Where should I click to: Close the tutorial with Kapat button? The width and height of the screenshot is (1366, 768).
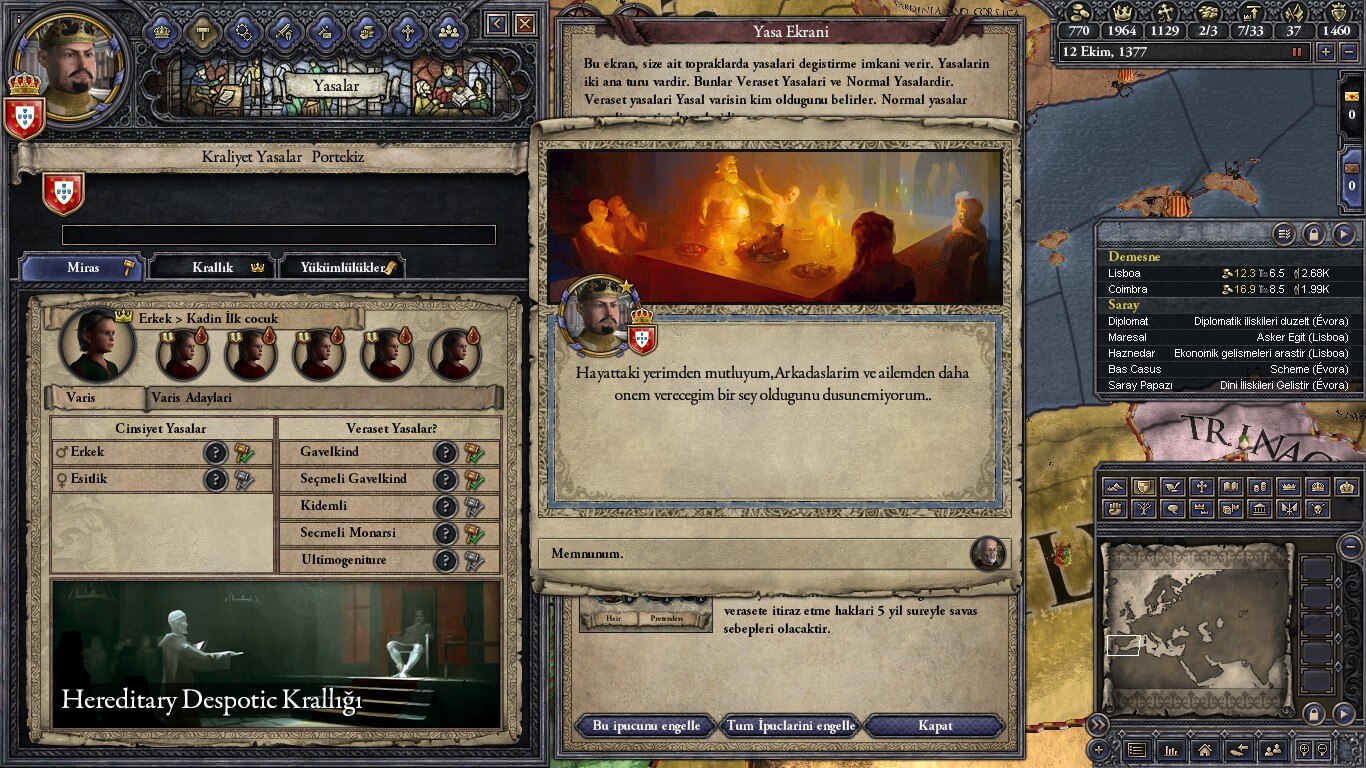[x=934, y=726]
